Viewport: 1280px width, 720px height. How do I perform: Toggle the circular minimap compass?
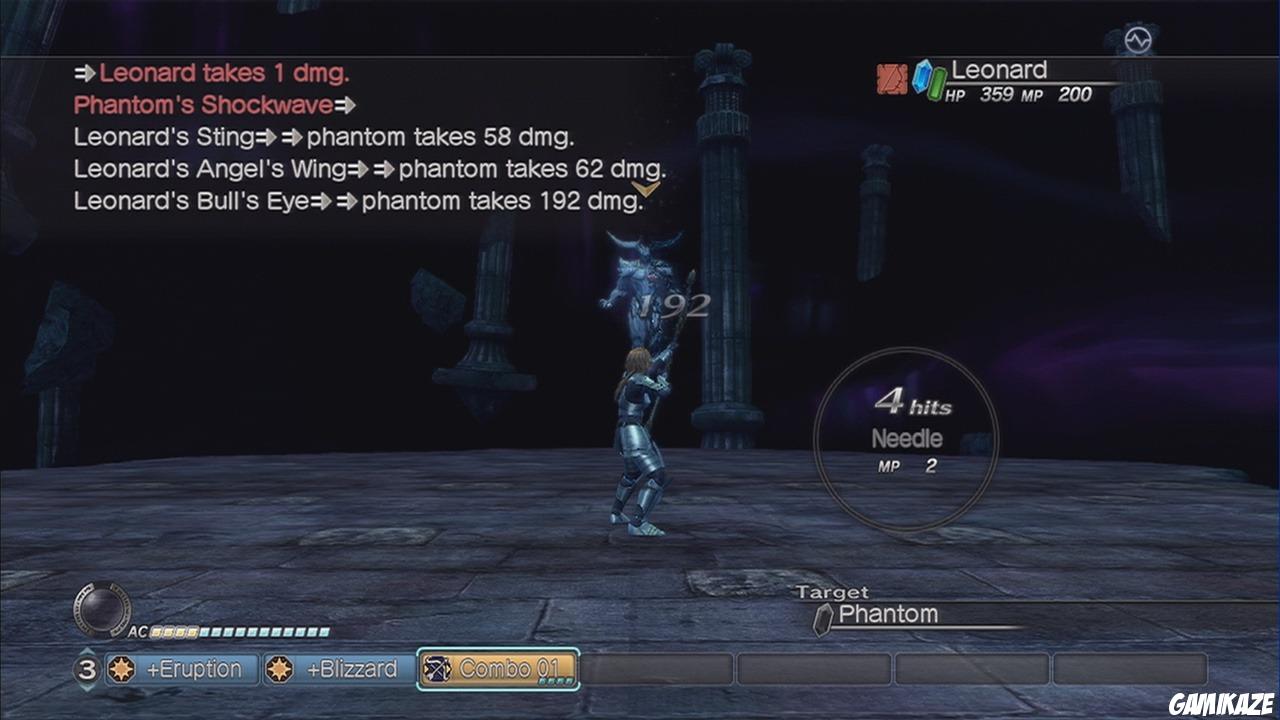point(104,611)
